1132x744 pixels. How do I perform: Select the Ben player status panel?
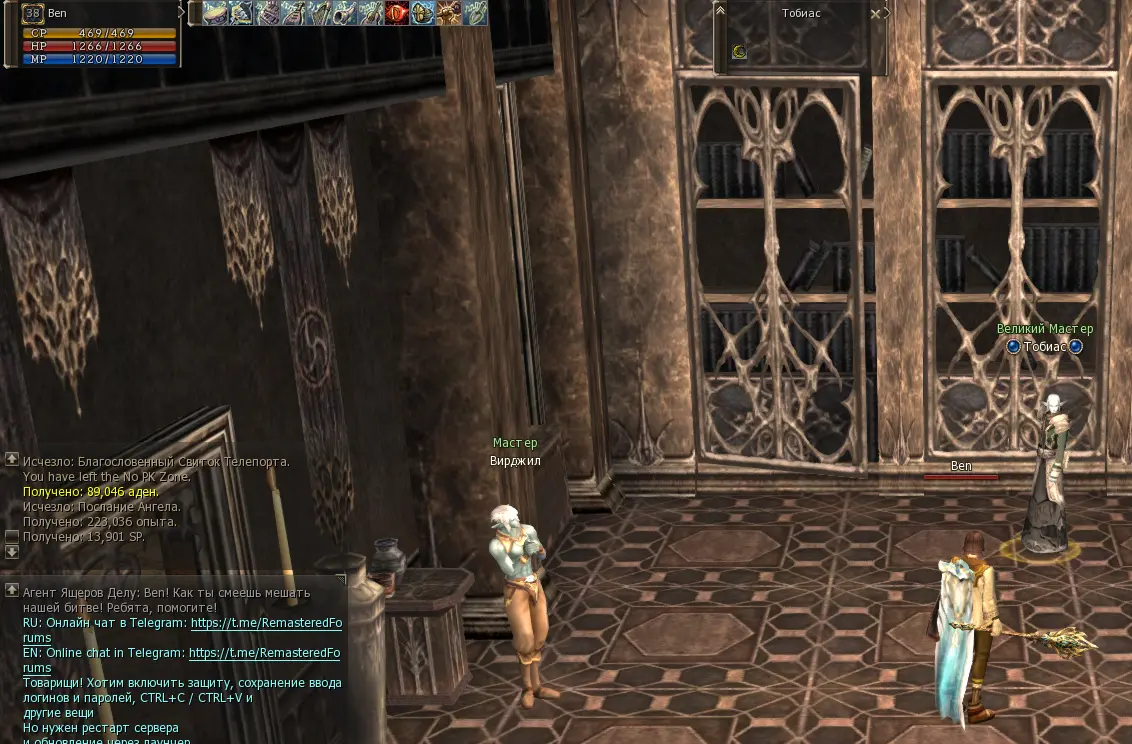point(98,33)
